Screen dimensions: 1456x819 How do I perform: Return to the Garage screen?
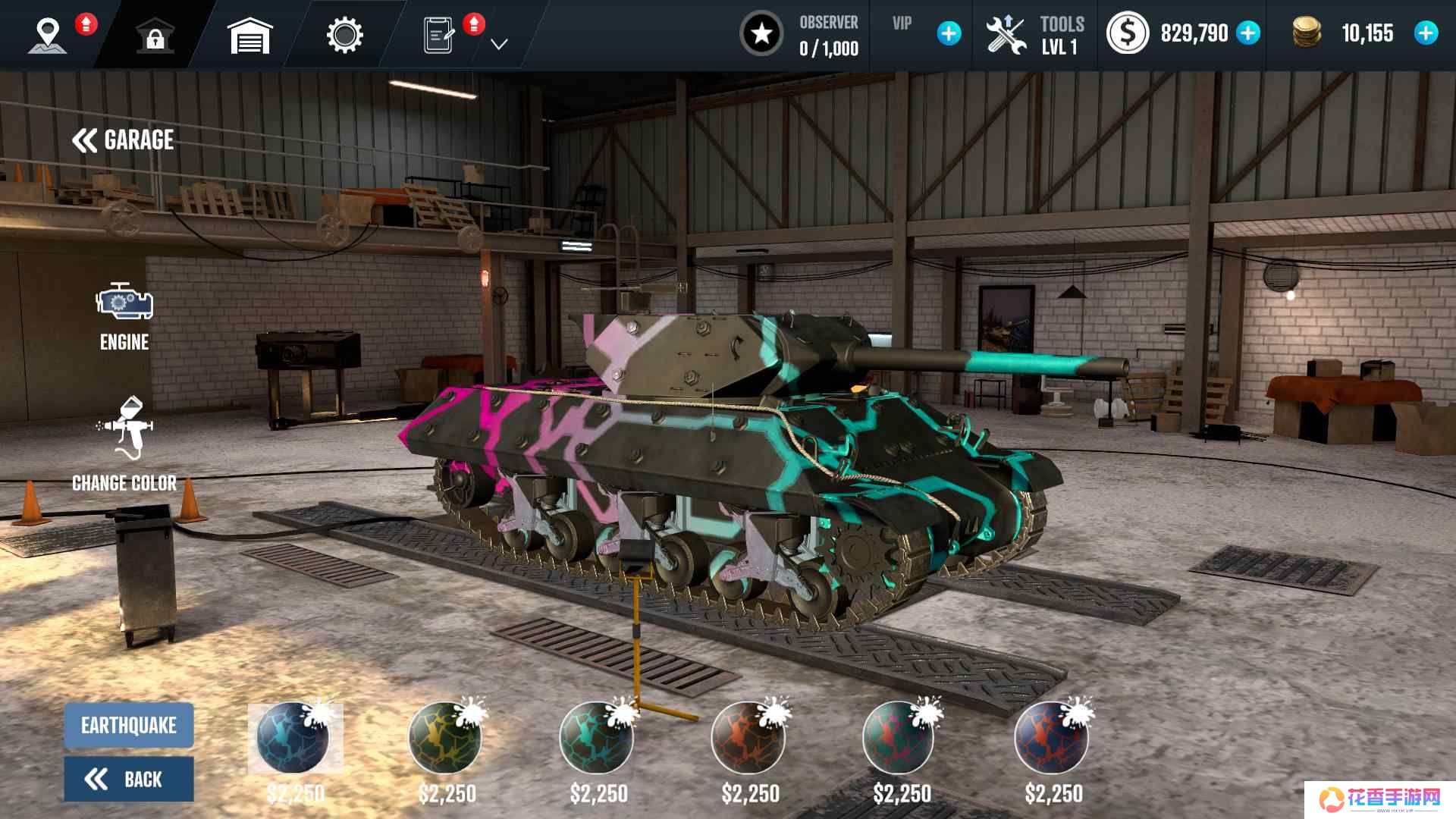(124, 140)
